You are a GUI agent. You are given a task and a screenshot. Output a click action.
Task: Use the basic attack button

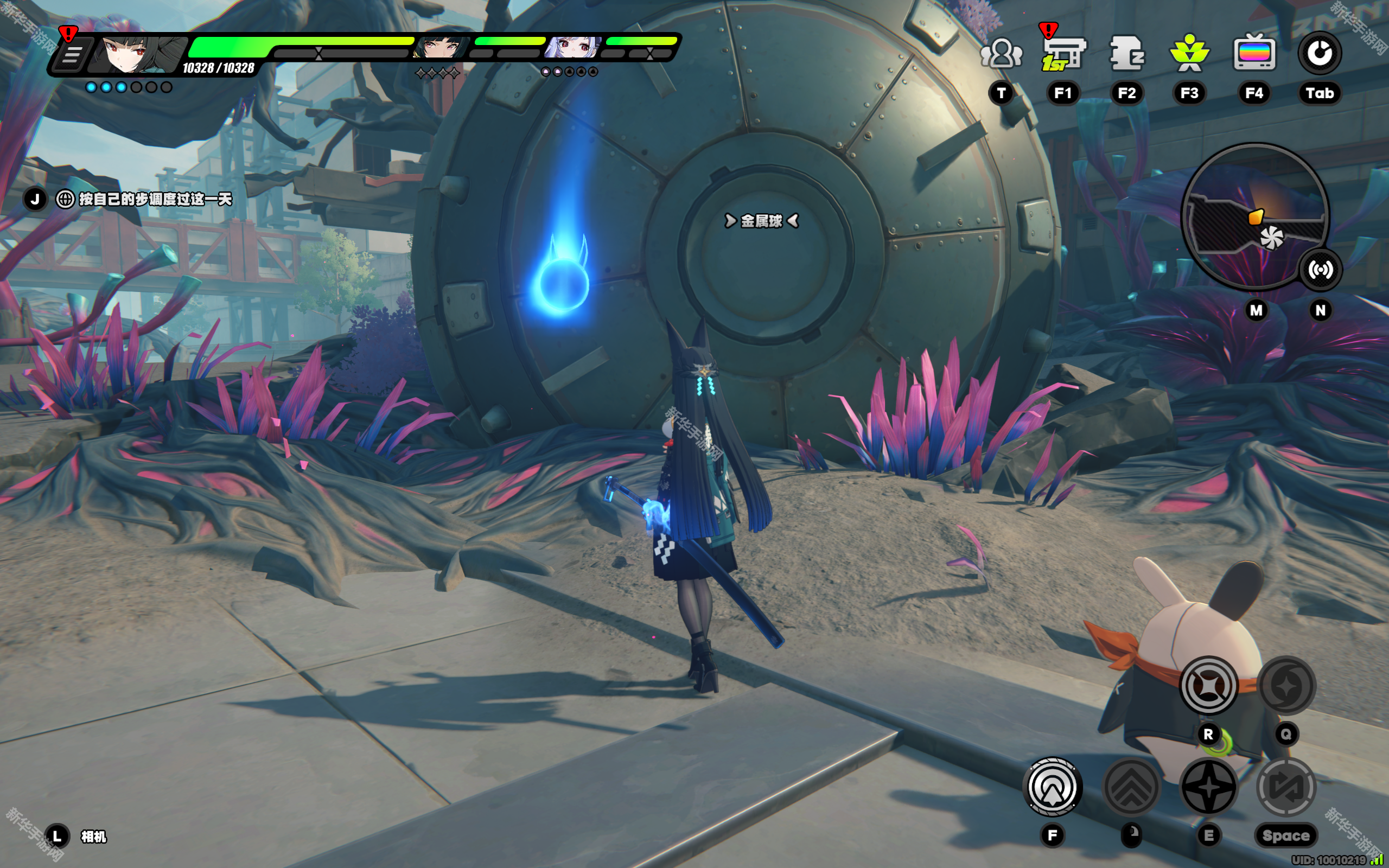click(x=1053, y=787)
